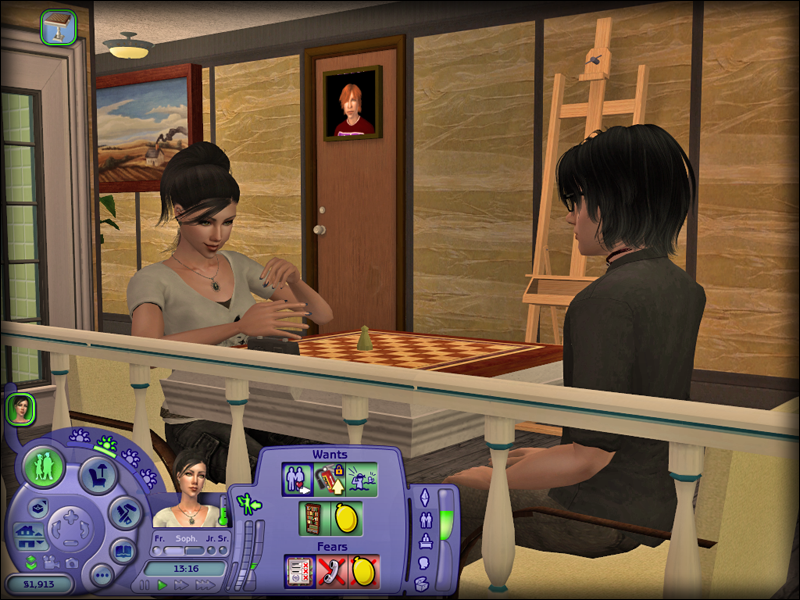800x600 pixels.
Task: Select the report card fear icon
Action: click(299, 572)
